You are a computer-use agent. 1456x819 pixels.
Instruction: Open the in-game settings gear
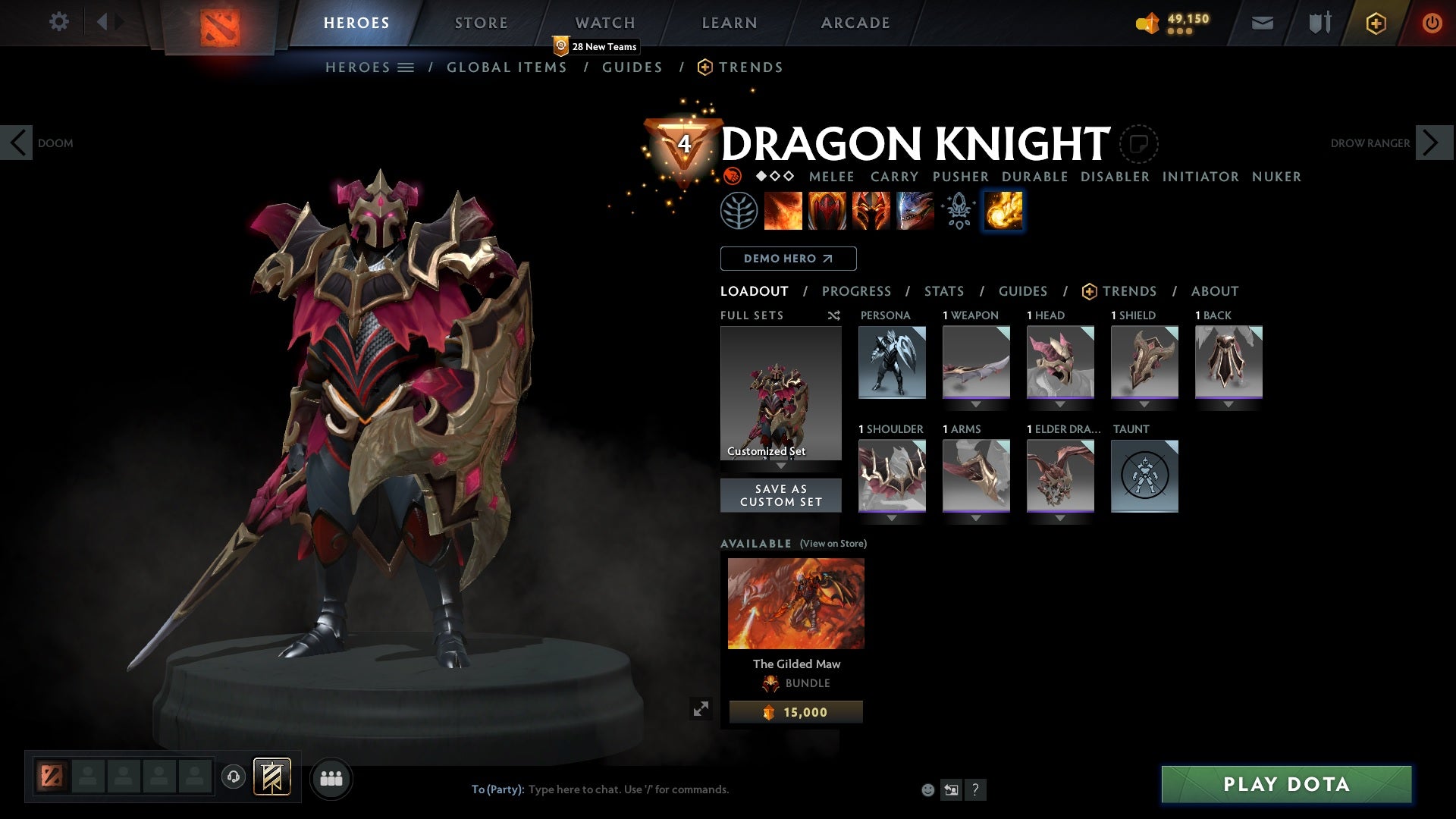59,22
